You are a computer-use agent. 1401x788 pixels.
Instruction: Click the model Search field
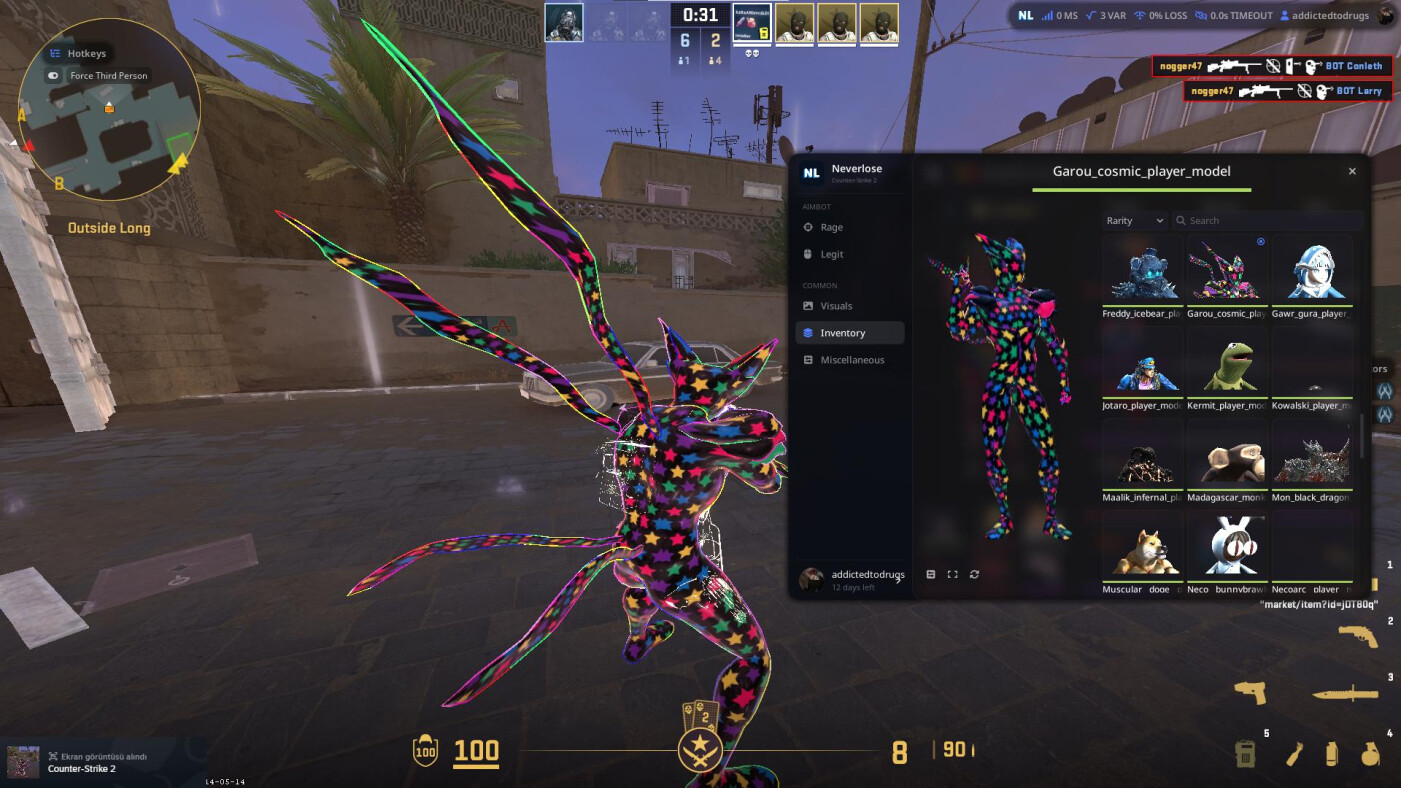1270,221
